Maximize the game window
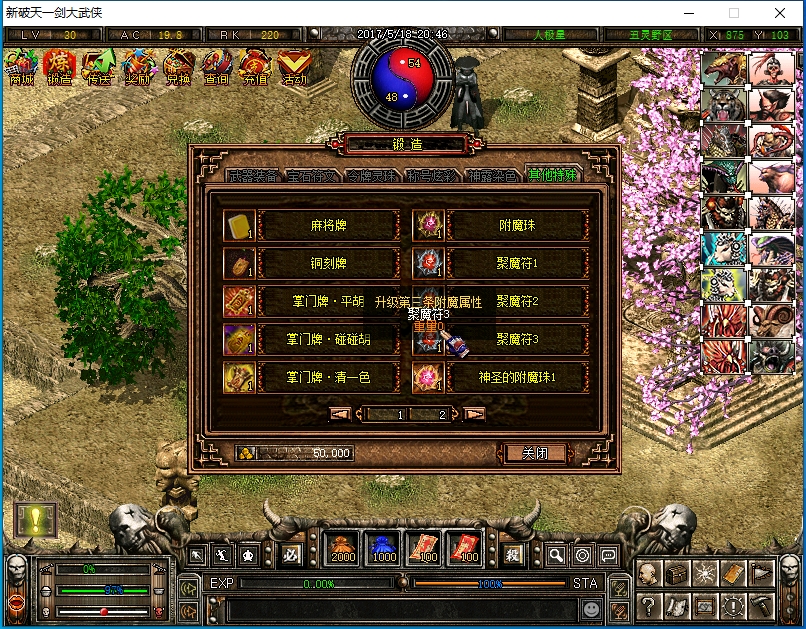The image size is (806, 629). (x=734, y=14)
